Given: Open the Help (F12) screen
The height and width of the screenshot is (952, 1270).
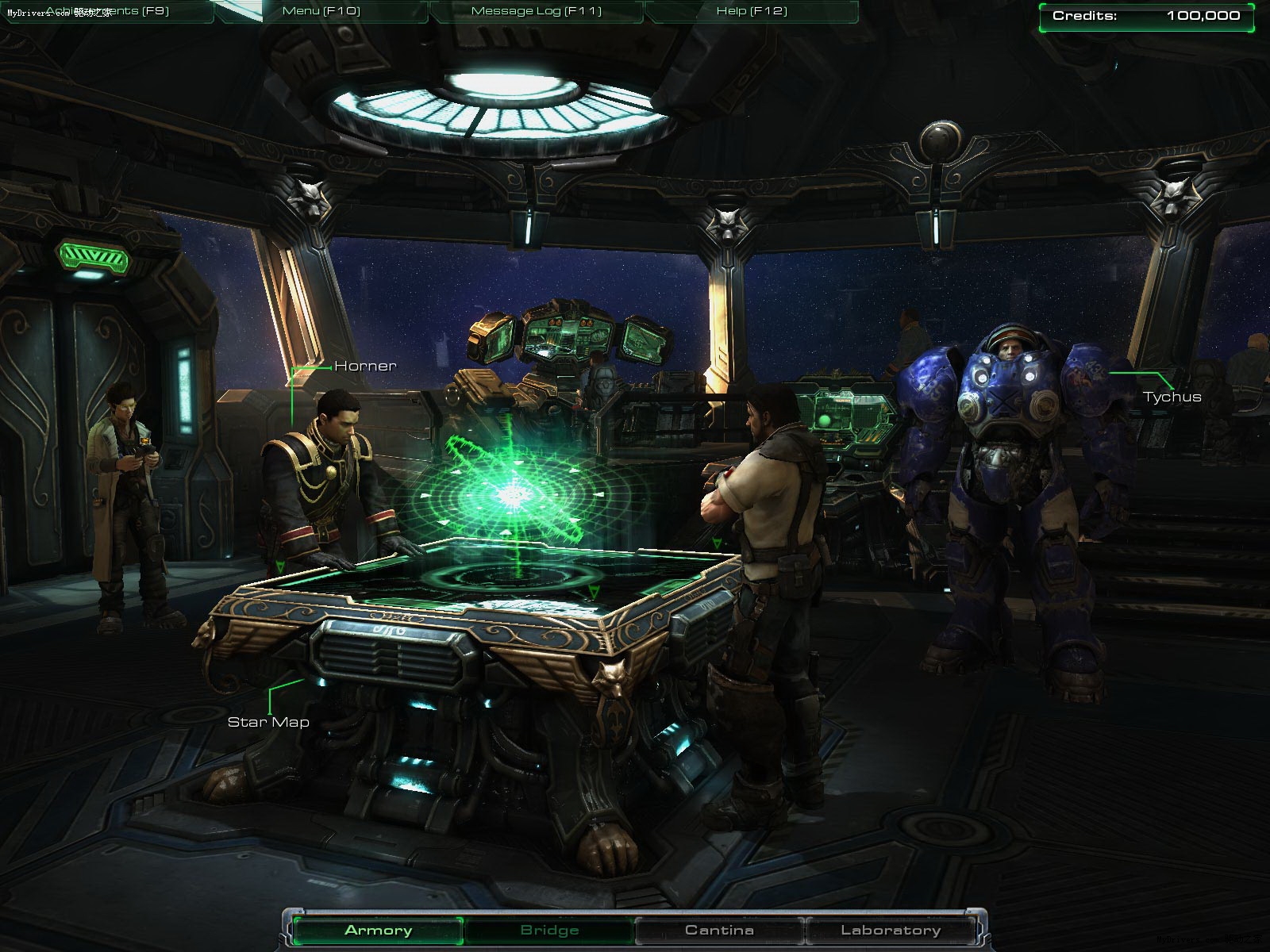Looking at the screenshot, I should [x=750, y=11].
